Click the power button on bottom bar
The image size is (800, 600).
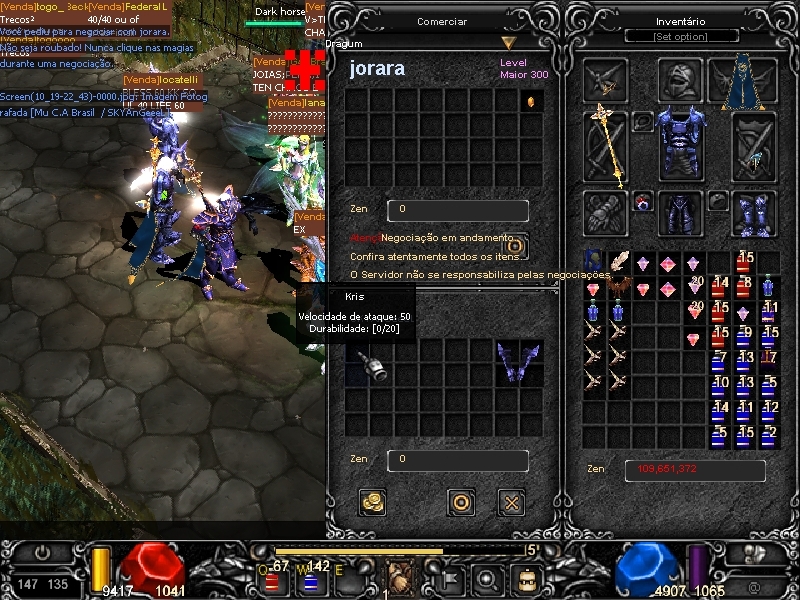[x=43, y=552]
